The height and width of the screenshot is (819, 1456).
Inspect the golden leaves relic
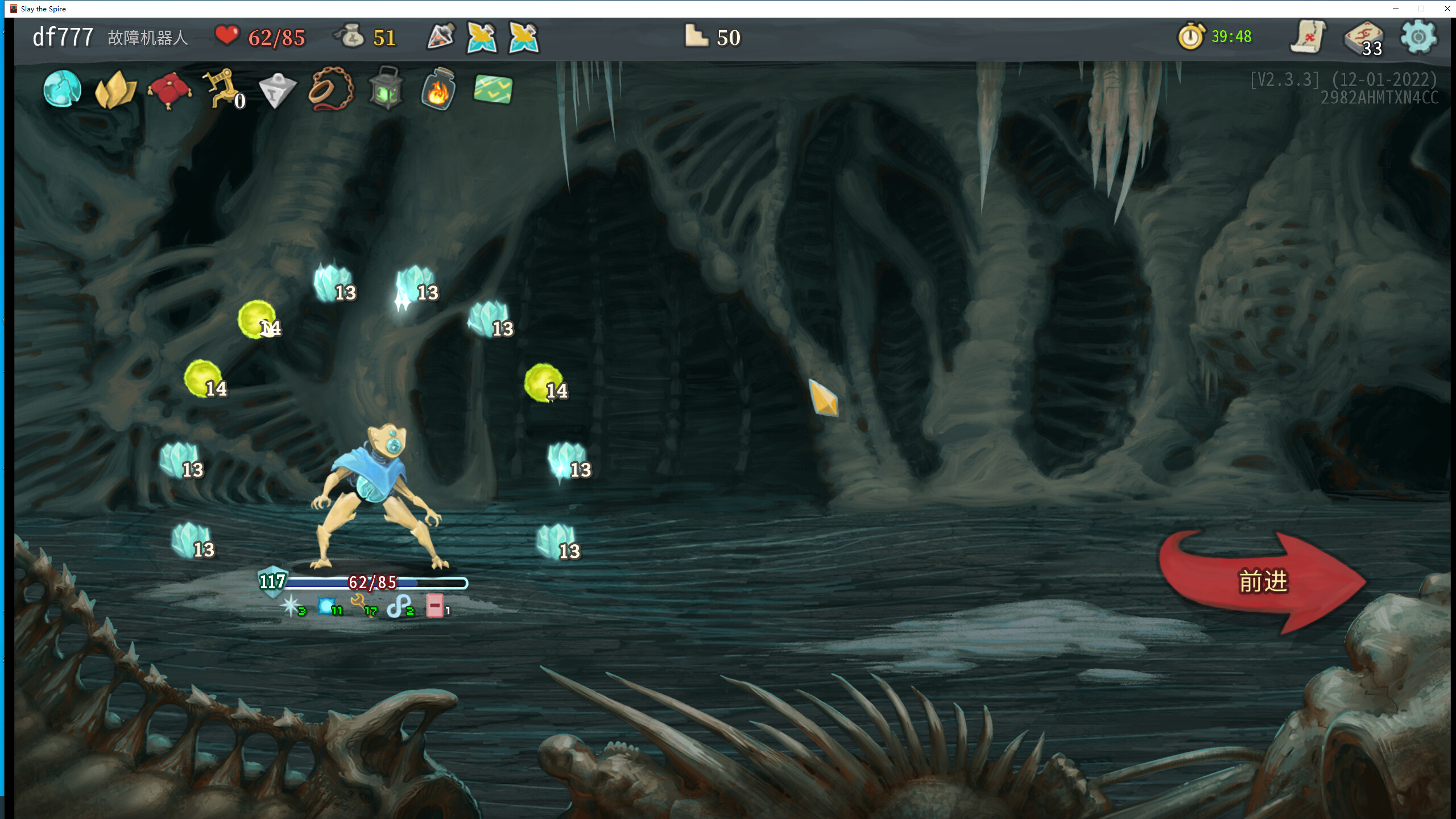pyautogui.click(x=115, y=89)
